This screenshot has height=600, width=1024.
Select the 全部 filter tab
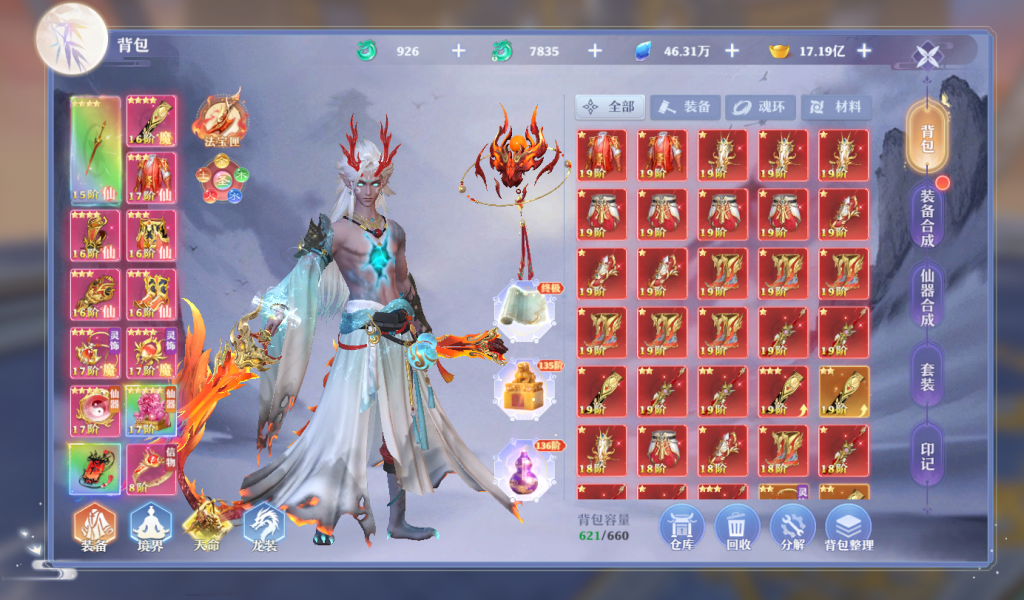coord(610,107)
